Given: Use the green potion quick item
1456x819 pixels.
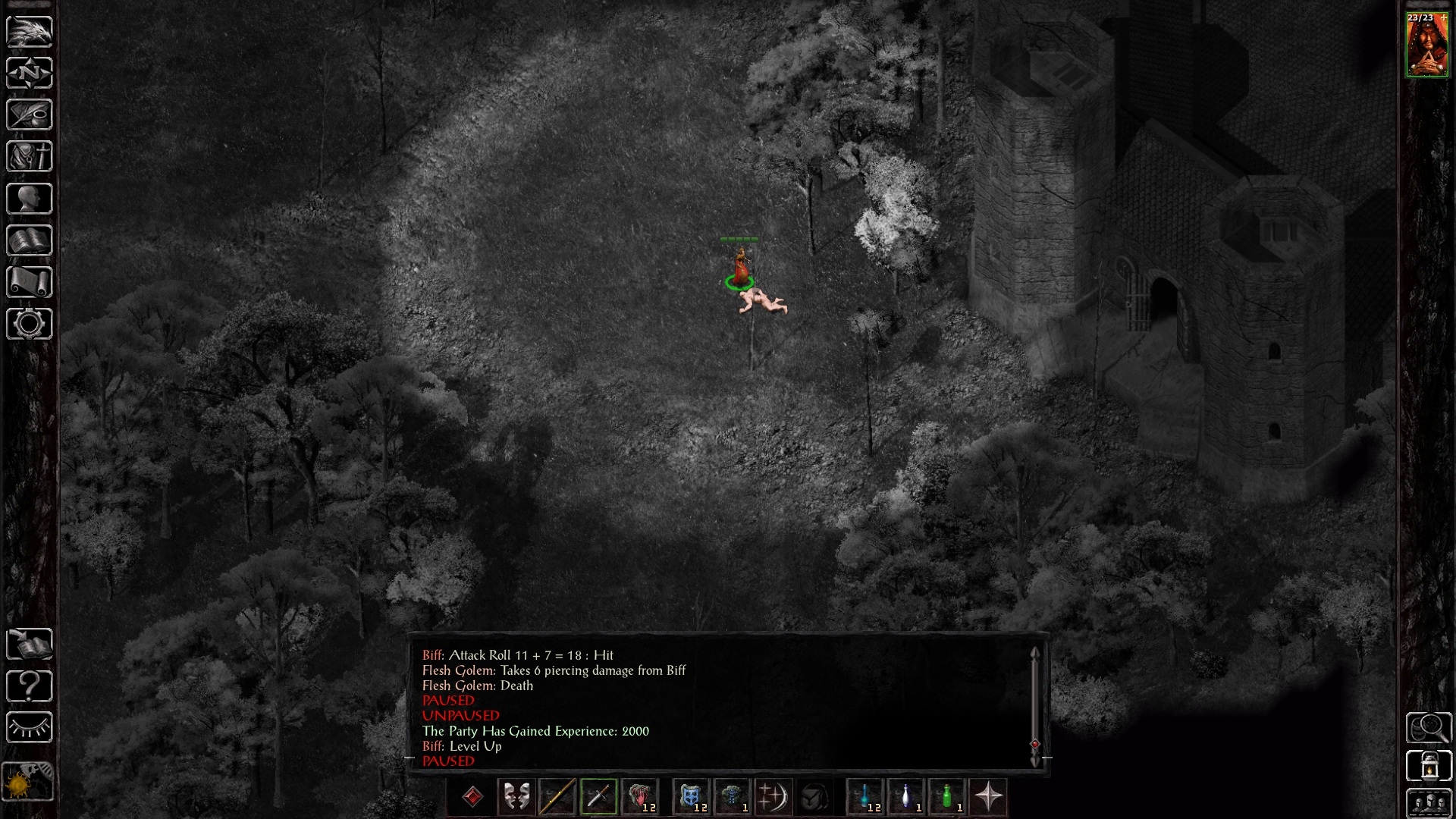Looking at the screenshot, I should click(947, 797).
